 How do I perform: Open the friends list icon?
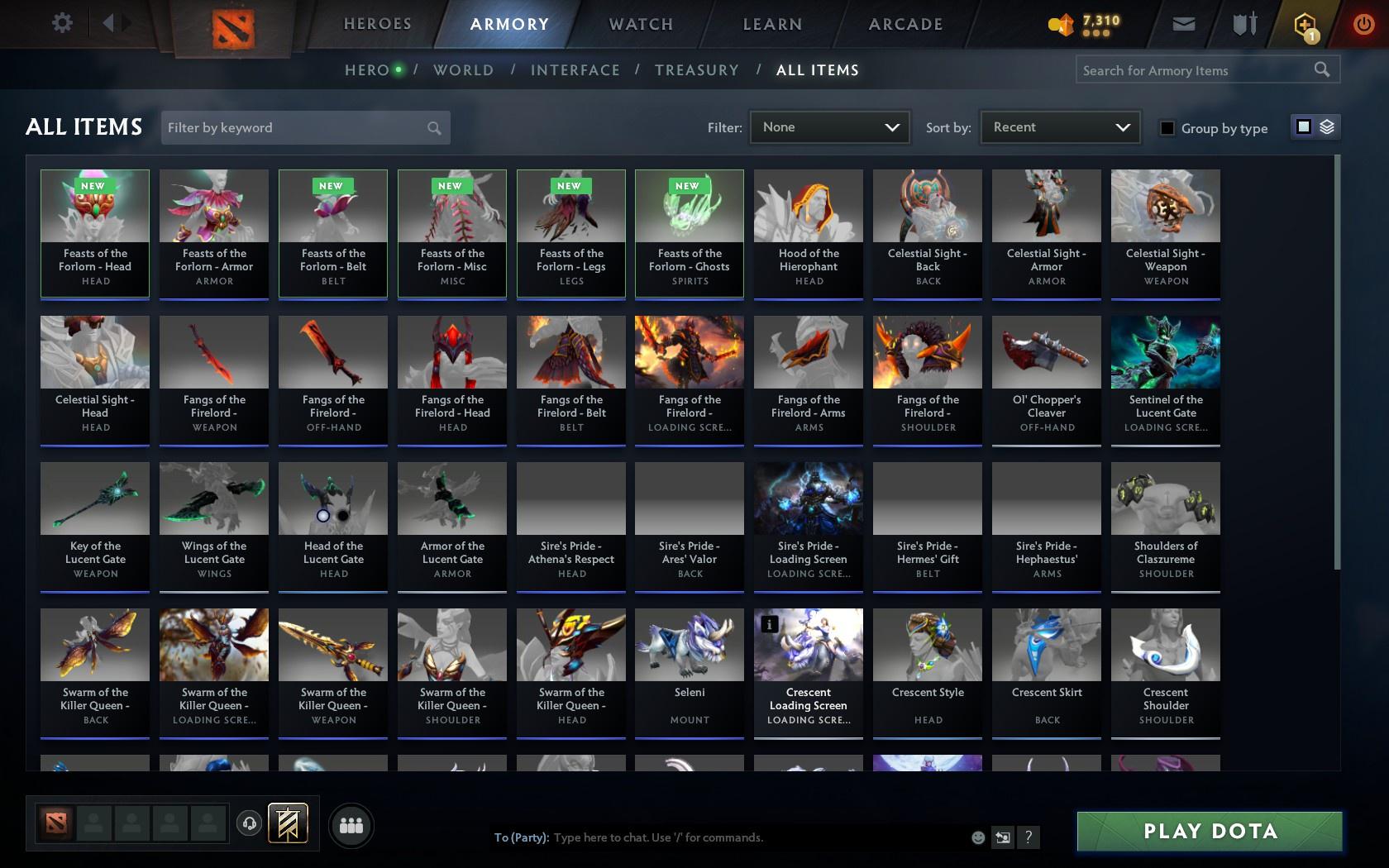(351, 824)
